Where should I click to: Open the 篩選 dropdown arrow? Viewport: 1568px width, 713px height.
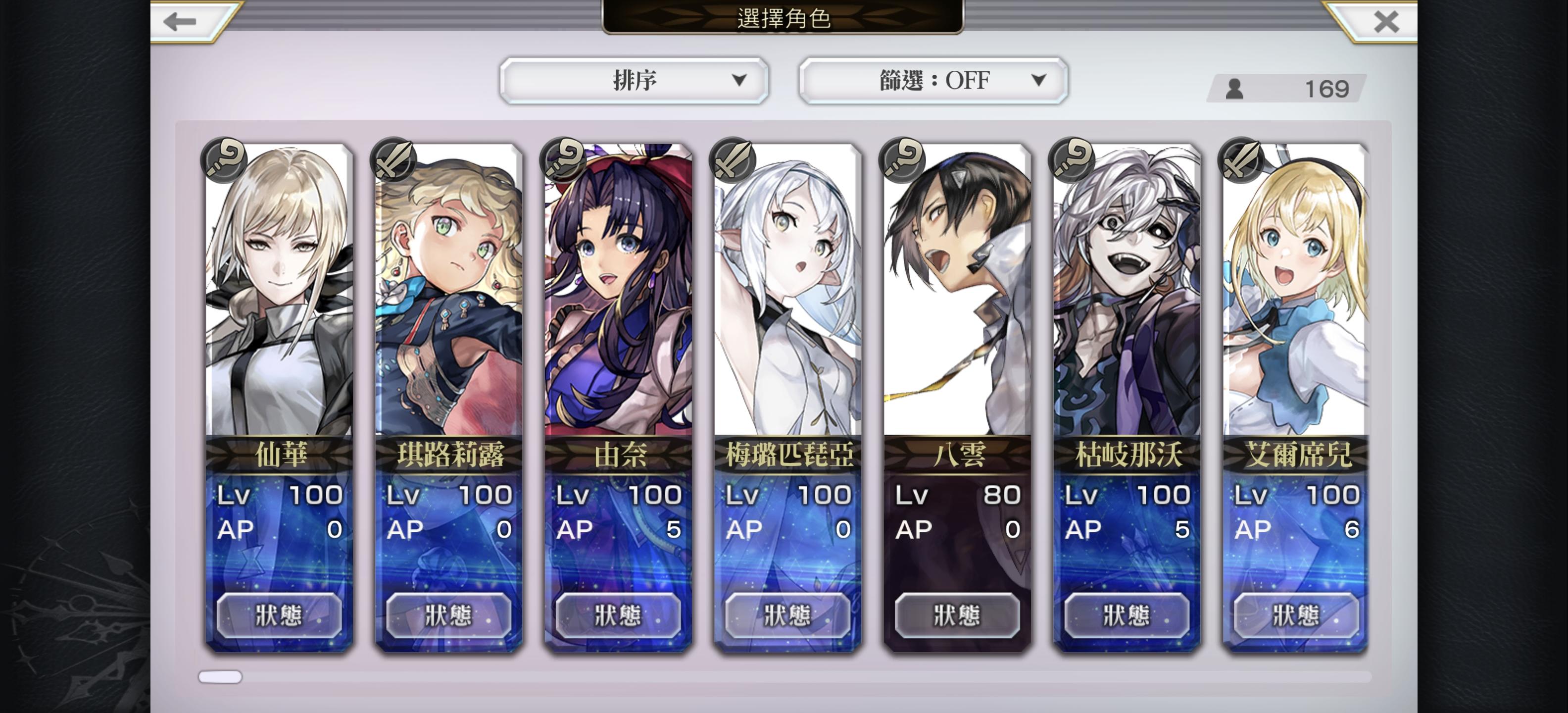click(x=1040, y=80)
